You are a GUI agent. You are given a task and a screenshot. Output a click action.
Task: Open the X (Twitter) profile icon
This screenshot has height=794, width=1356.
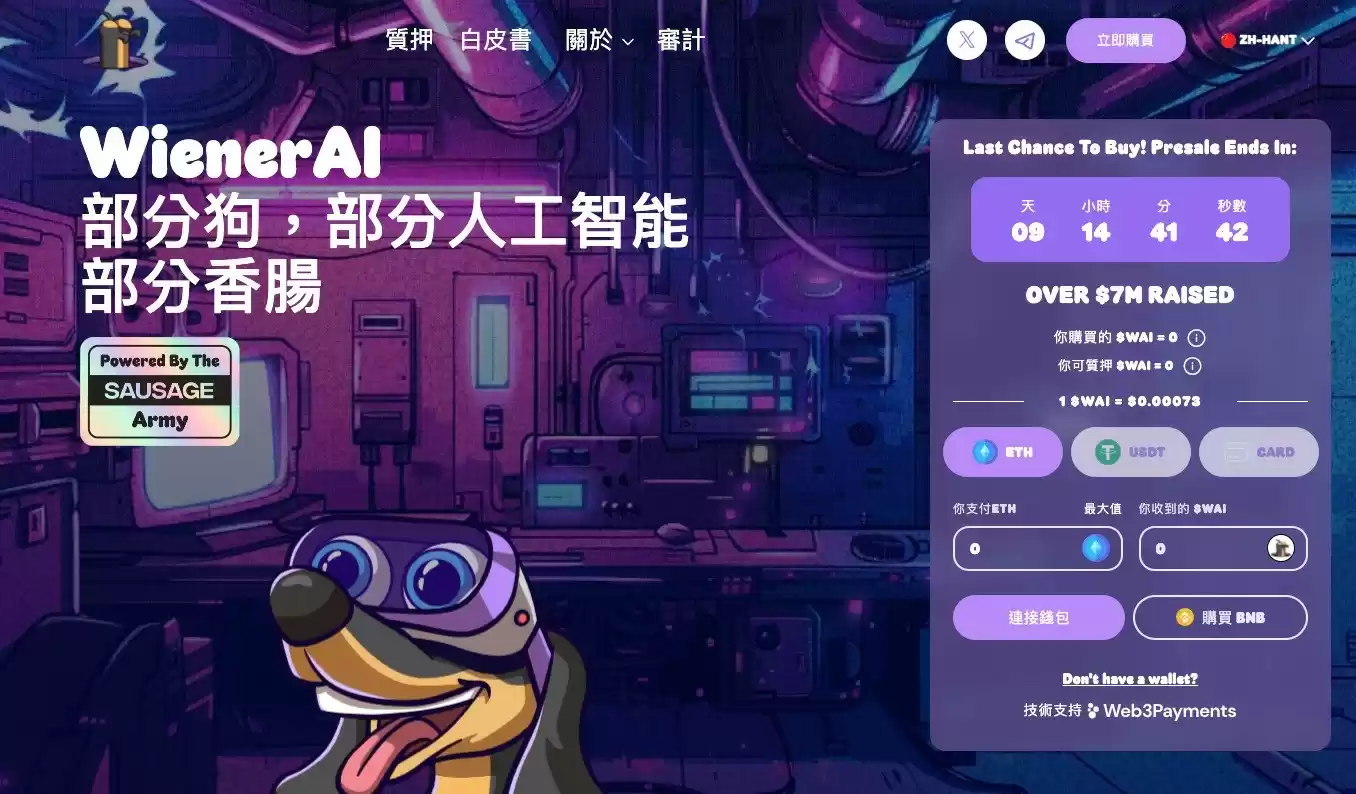pos(966,40)
